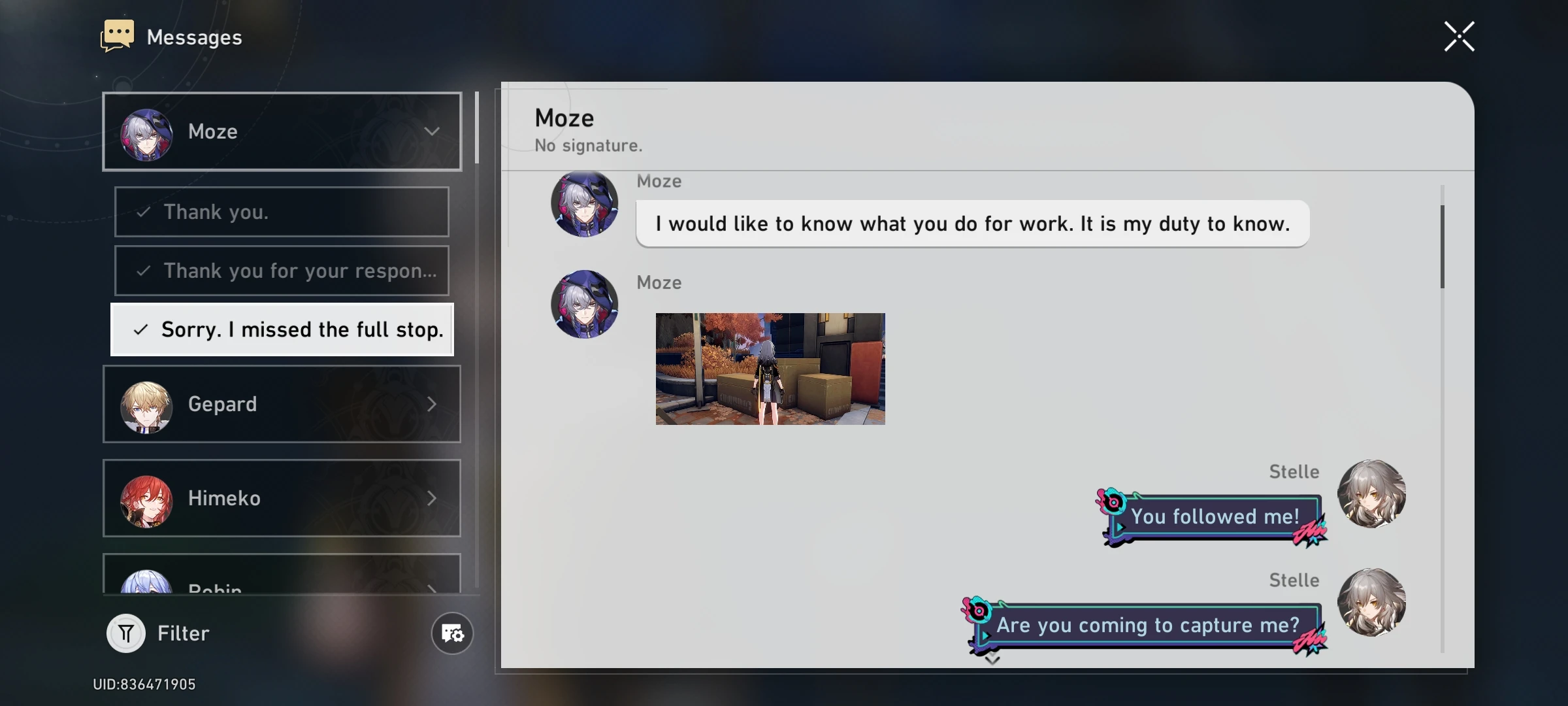Open the screenshot Moze sent in chat
Image resolution: width=1568 pixels, height=706 pixels.
pyautogui.click(x=770, y=369)
